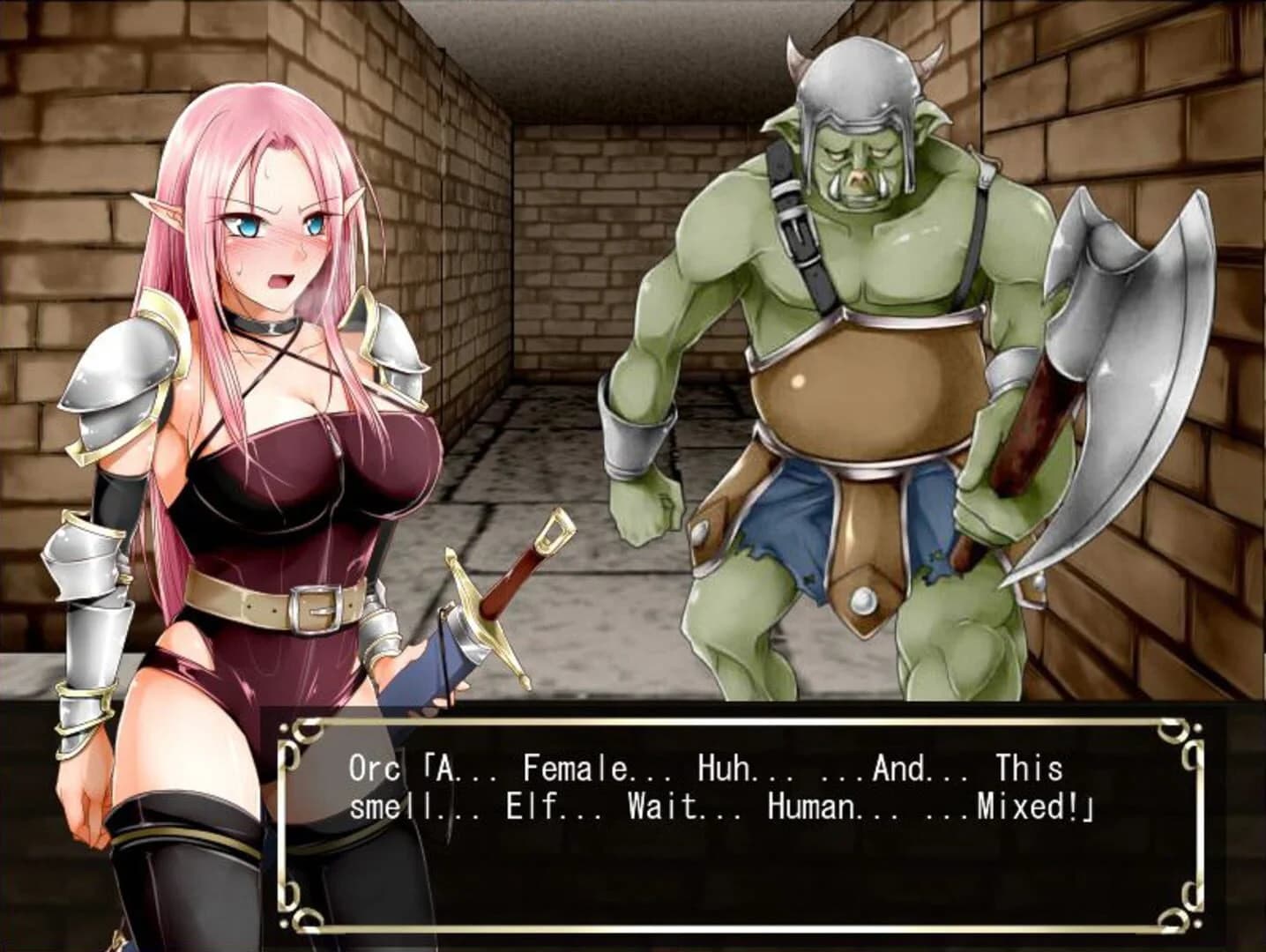Select the orc character sprite
The height and width of the screenshot is (952, 1266).
(x=846, y=353)
